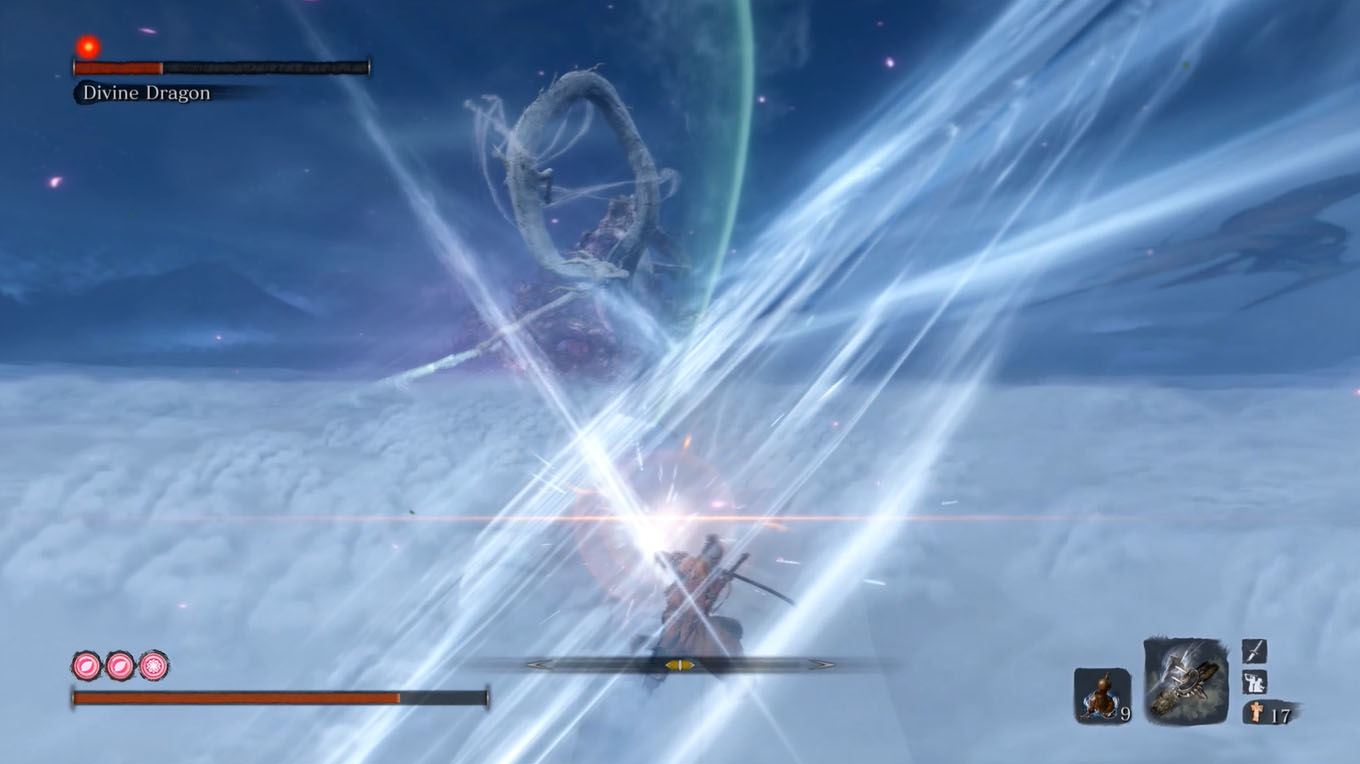This screenshot has width=1360, height=764.
Task: Select the Divine Dragon name label
Action: [x=143, y=92]
